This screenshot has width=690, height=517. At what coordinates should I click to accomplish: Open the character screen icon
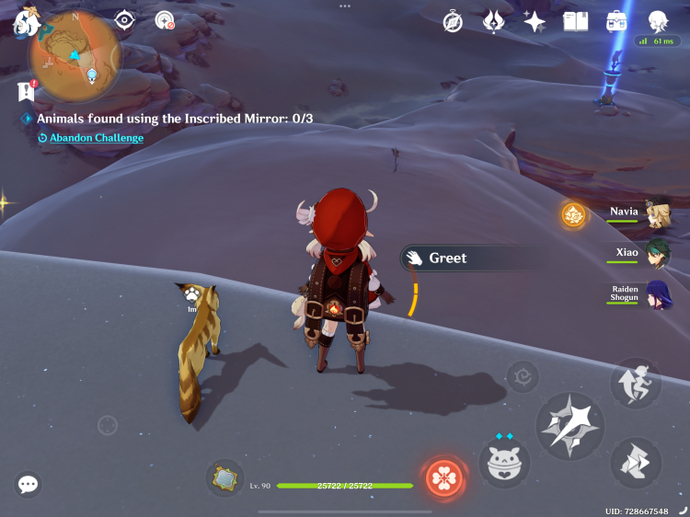(657, 21)
